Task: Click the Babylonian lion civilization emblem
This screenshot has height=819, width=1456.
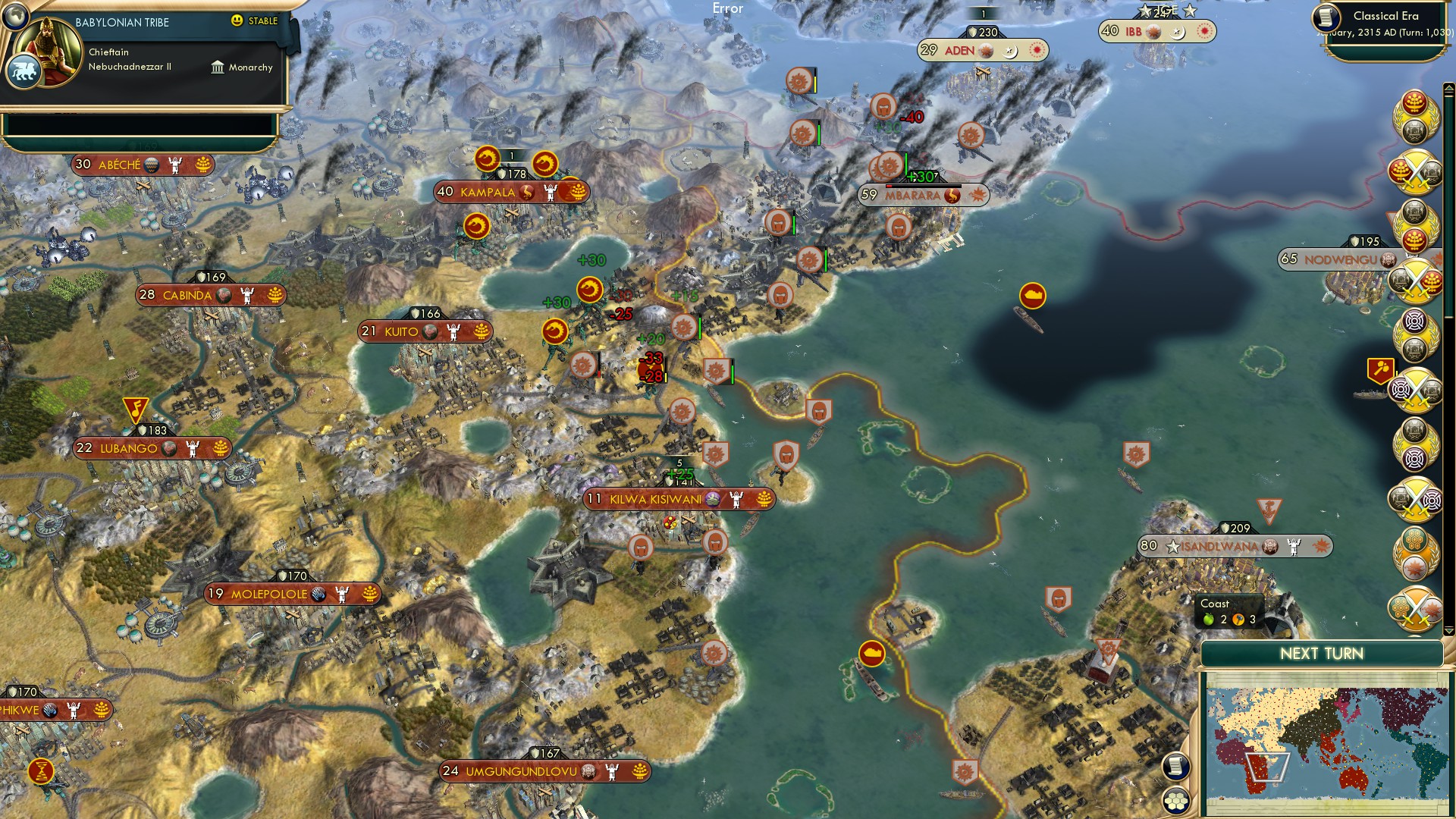Action: (24, 71)
